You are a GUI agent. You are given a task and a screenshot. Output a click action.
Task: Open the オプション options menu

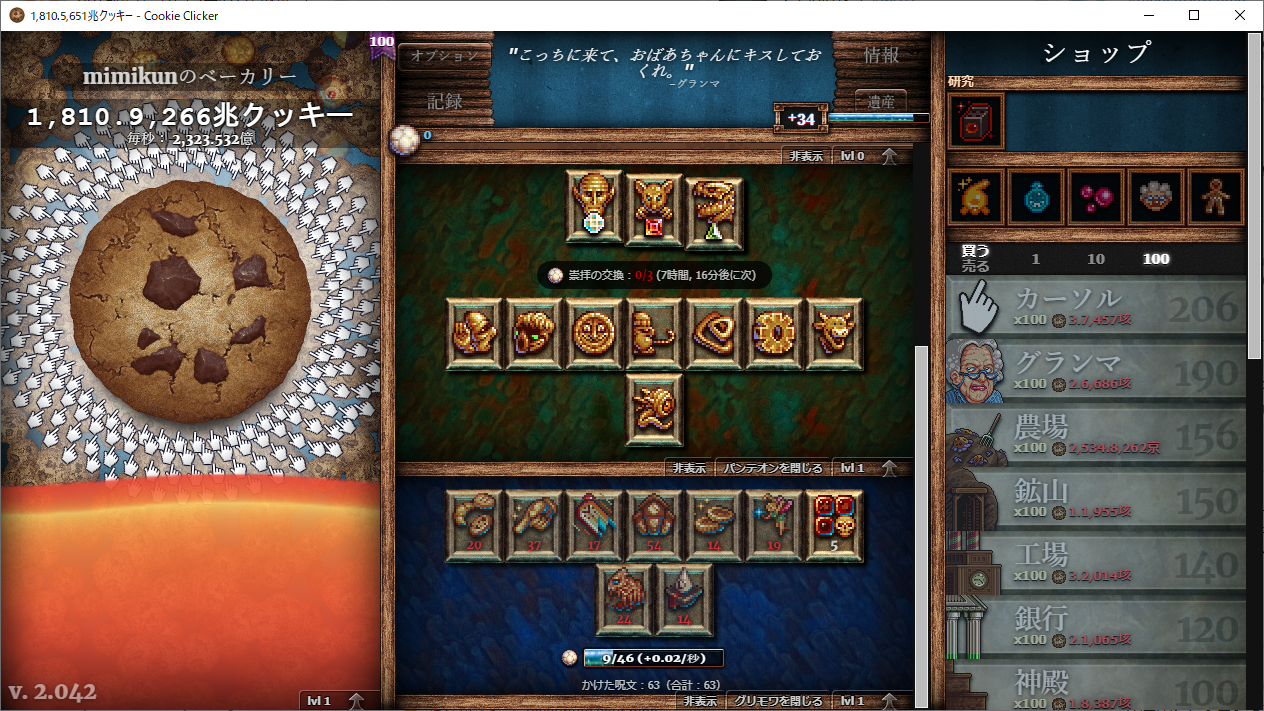[x=445, y=57]
